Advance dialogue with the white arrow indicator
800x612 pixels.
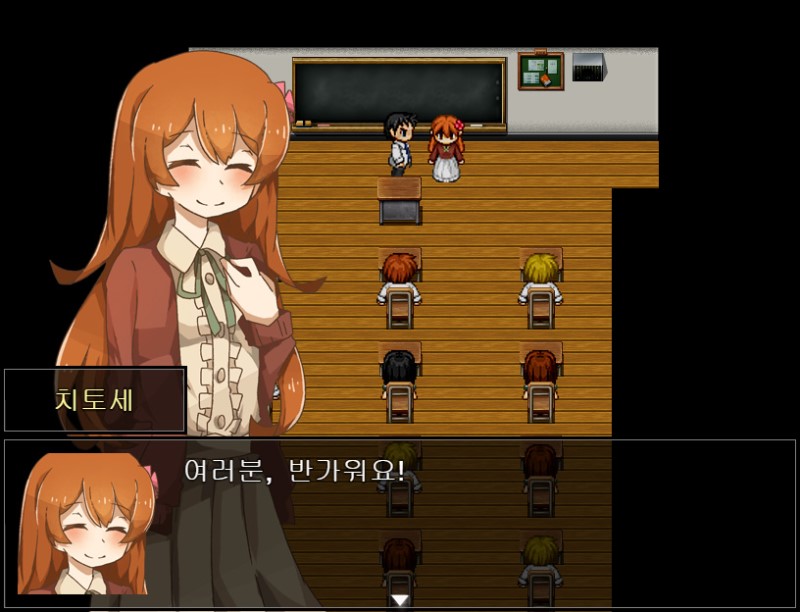coord(400,599)
